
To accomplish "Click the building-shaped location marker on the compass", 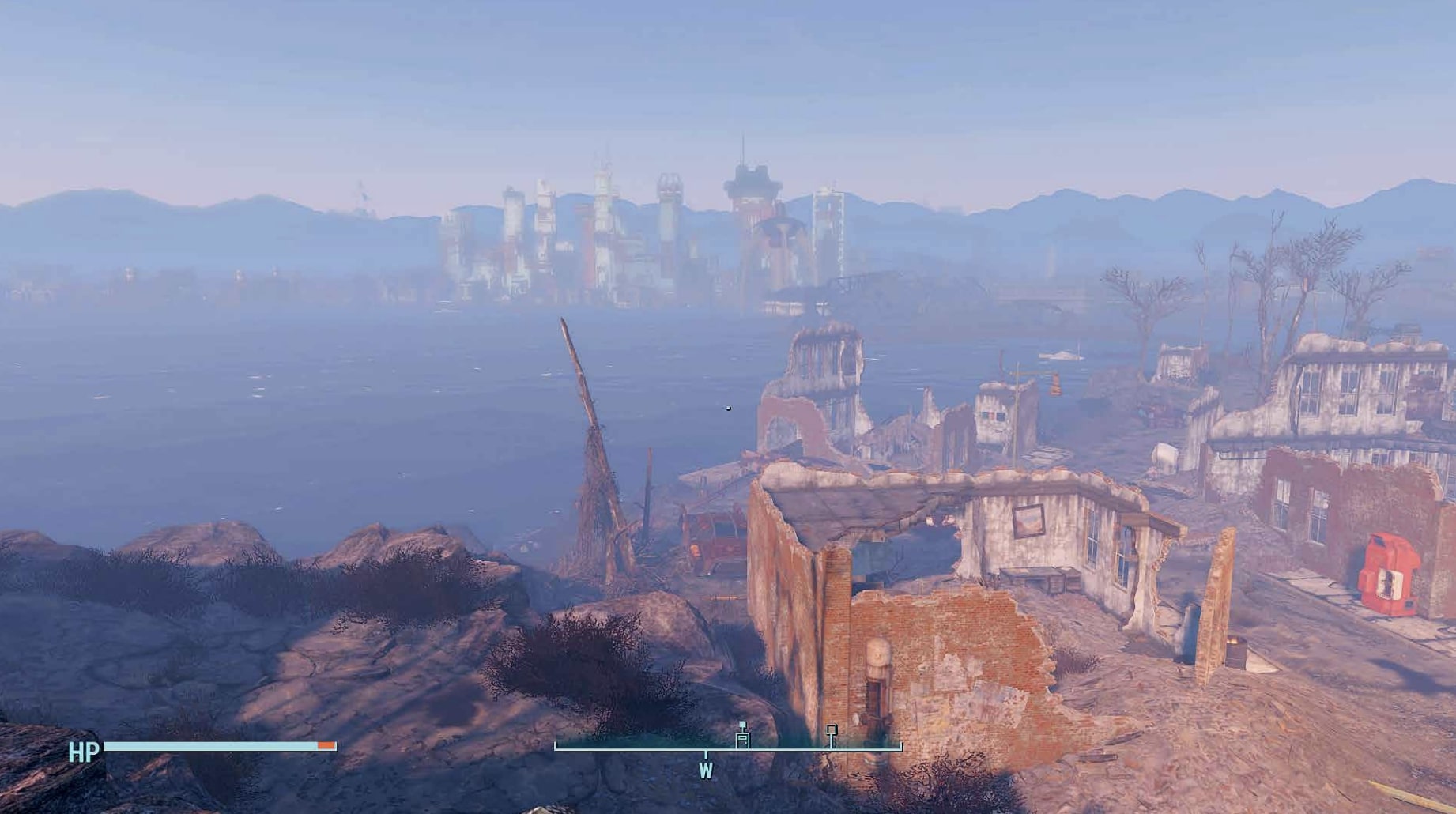I will click(x=742, y=737).
